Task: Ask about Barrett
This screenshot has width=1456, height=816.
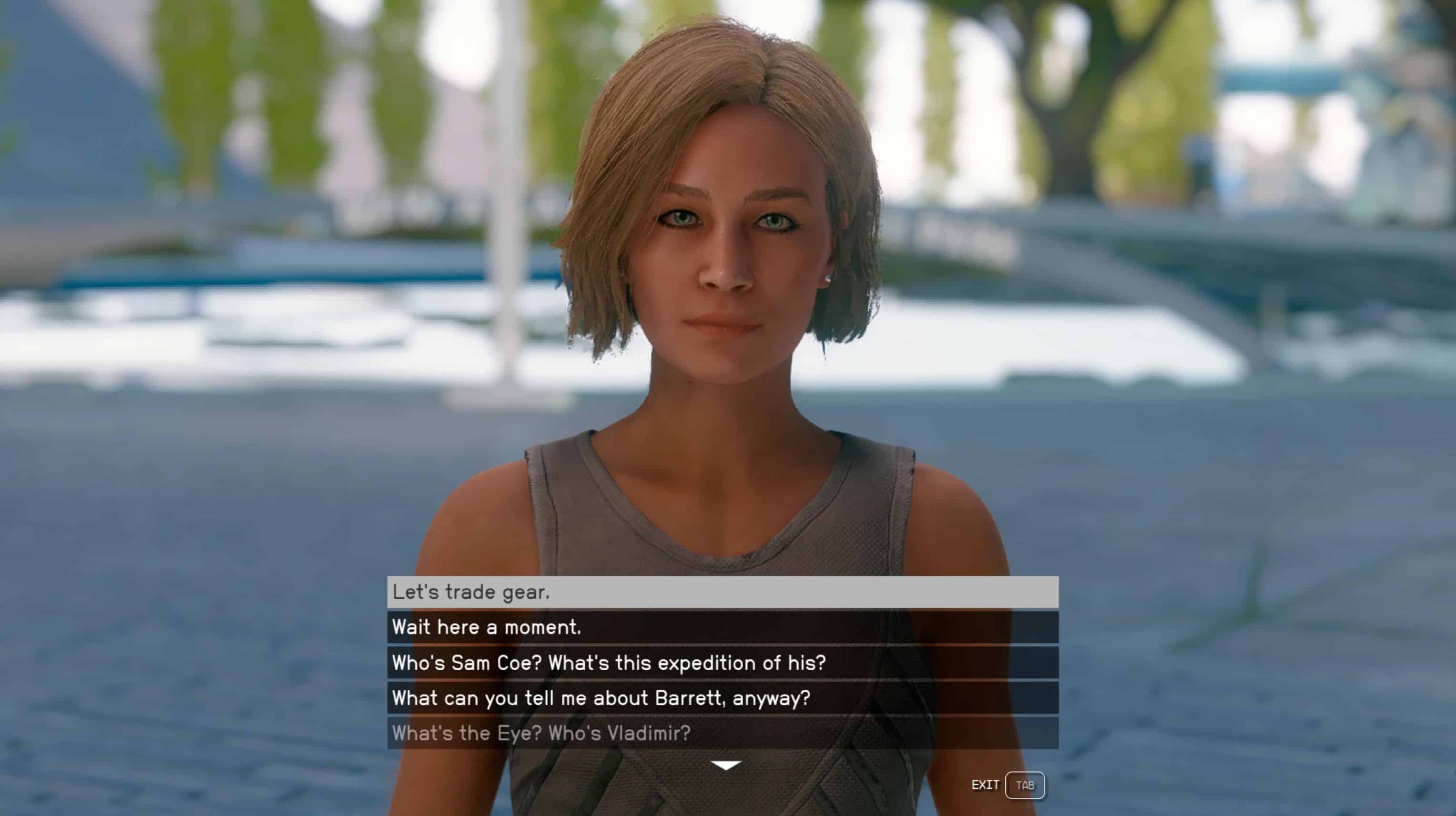Action: (x=723, y=698)
